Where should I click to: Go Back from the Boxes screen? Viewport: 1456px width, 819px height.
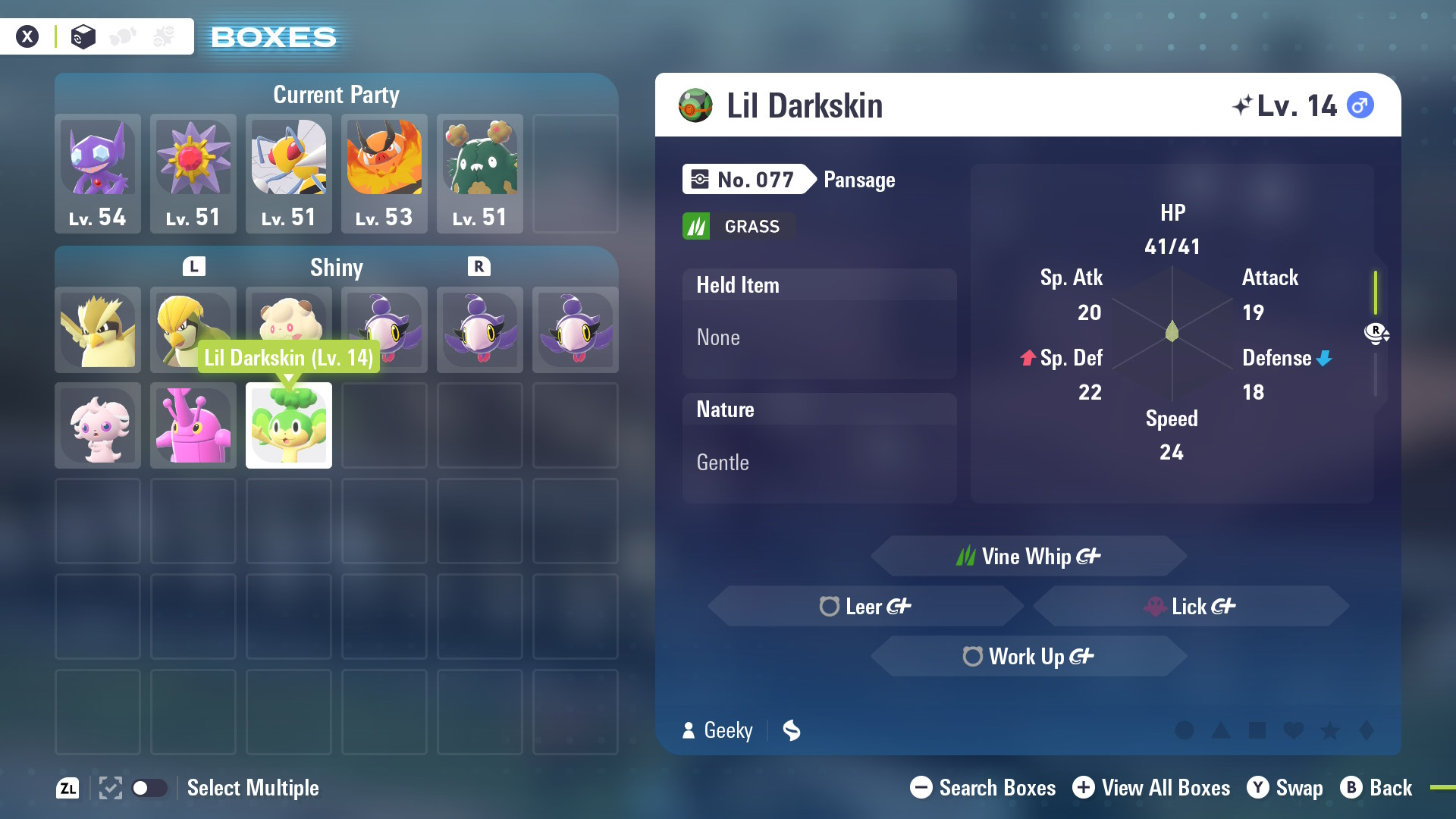pos(1376,788)
